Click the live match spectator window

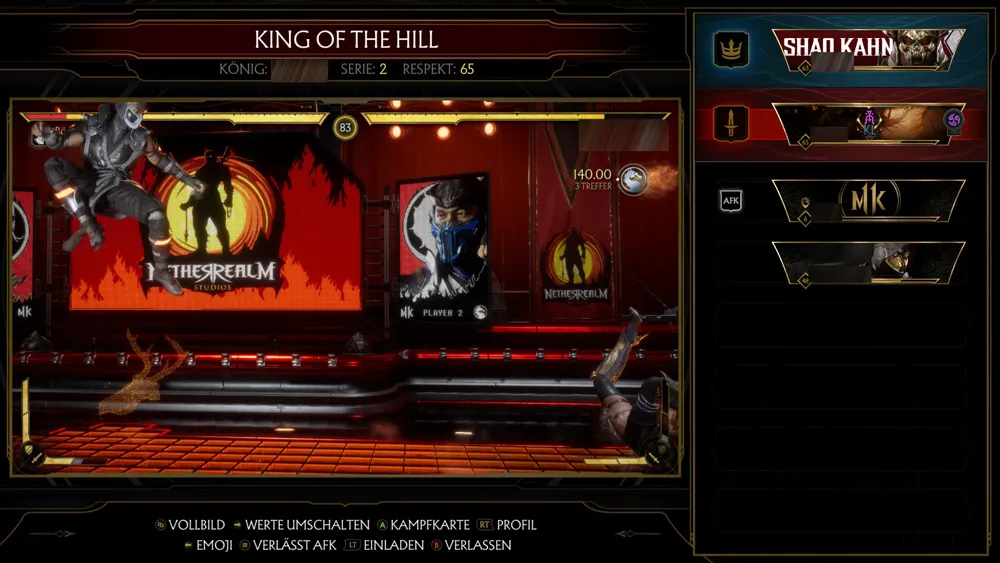[x=345, y=287]
